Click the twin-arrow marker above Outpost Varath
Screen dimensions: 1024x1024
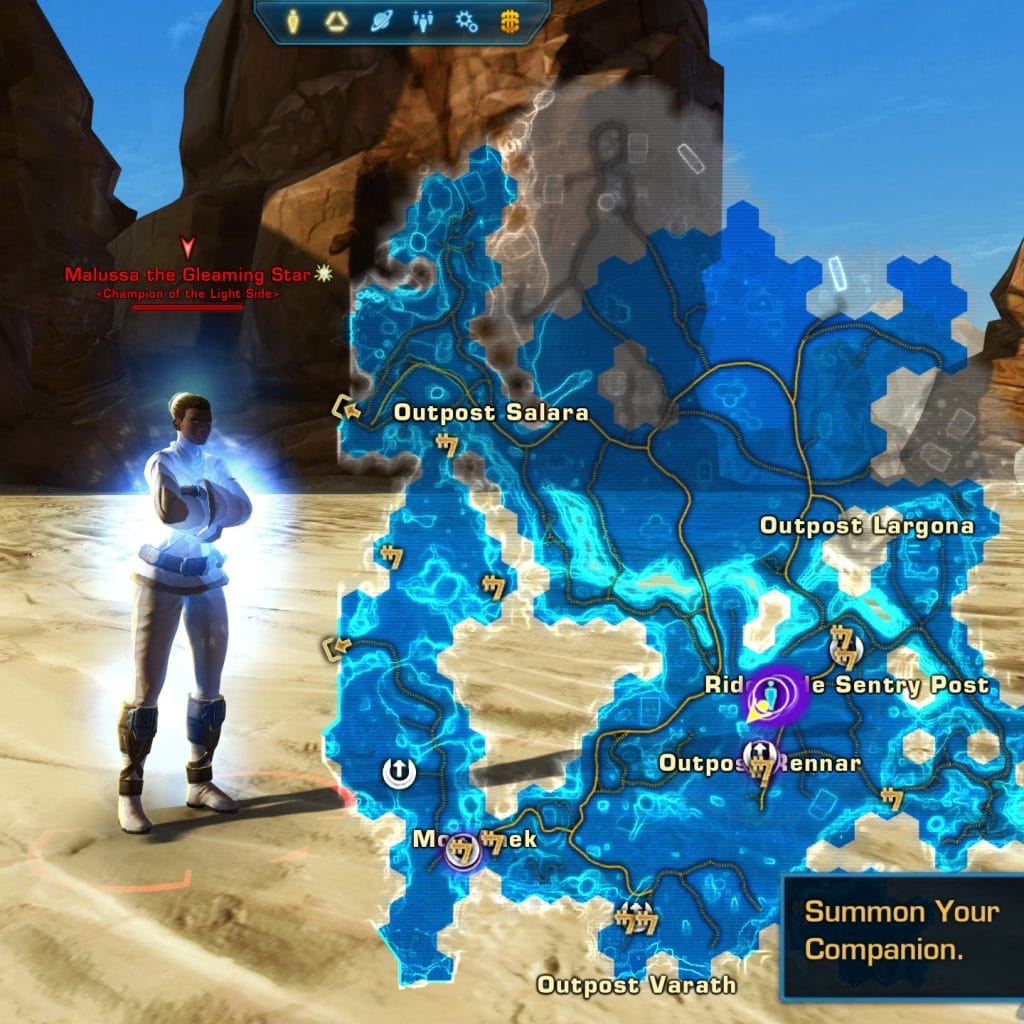point(634,913)
